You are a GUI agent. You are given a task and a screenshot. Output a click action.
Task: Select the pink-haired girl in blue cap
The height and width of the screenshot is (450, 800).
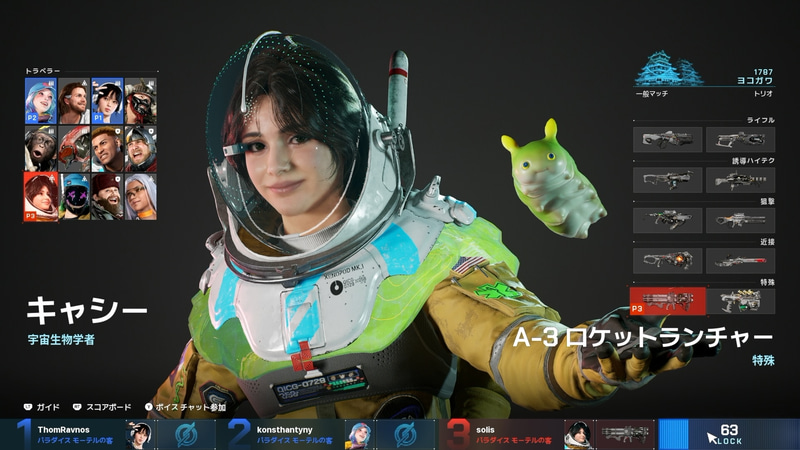40,101
